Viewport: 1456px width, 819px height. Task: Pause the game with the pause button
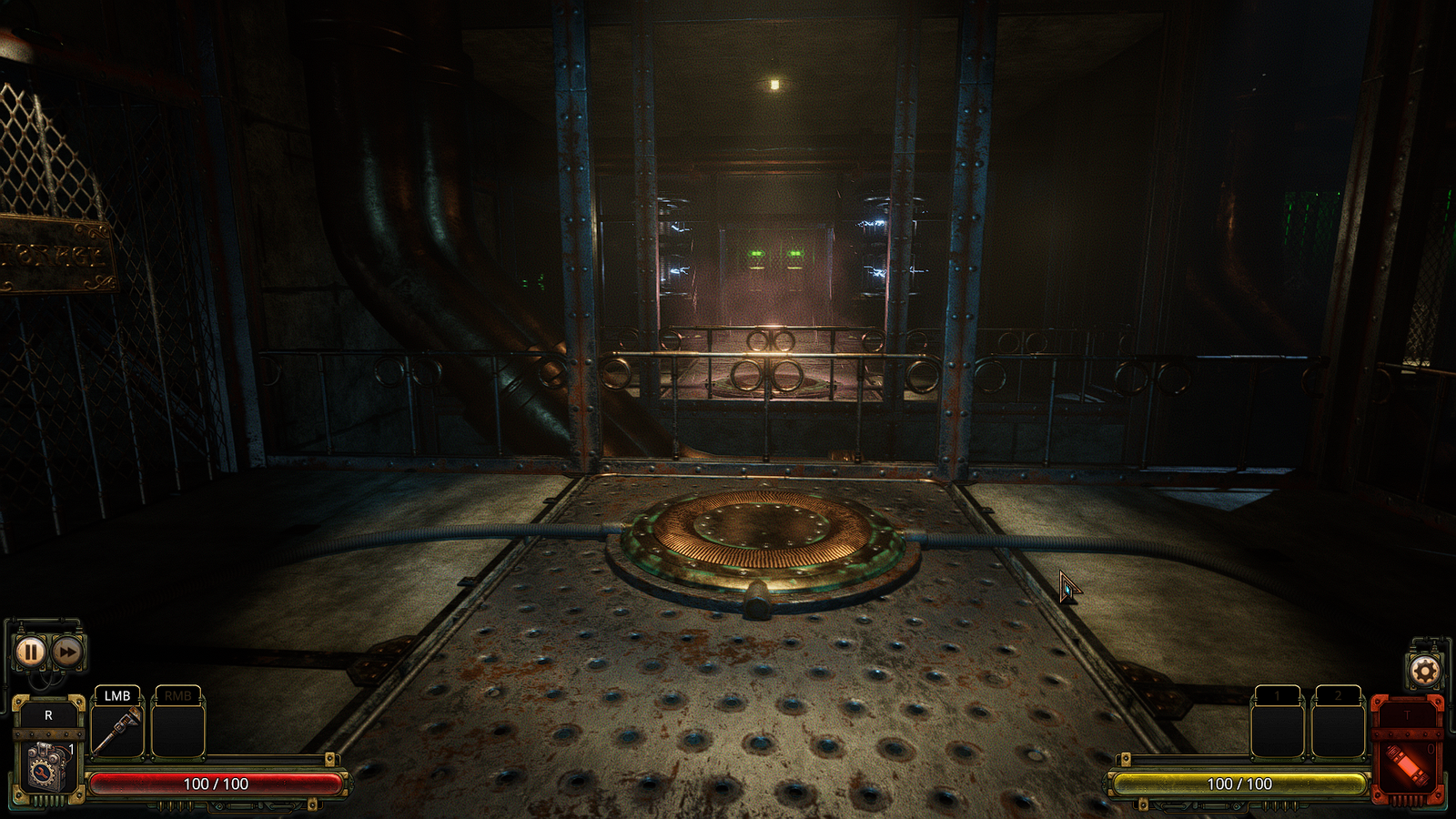[x=30, y=652]
